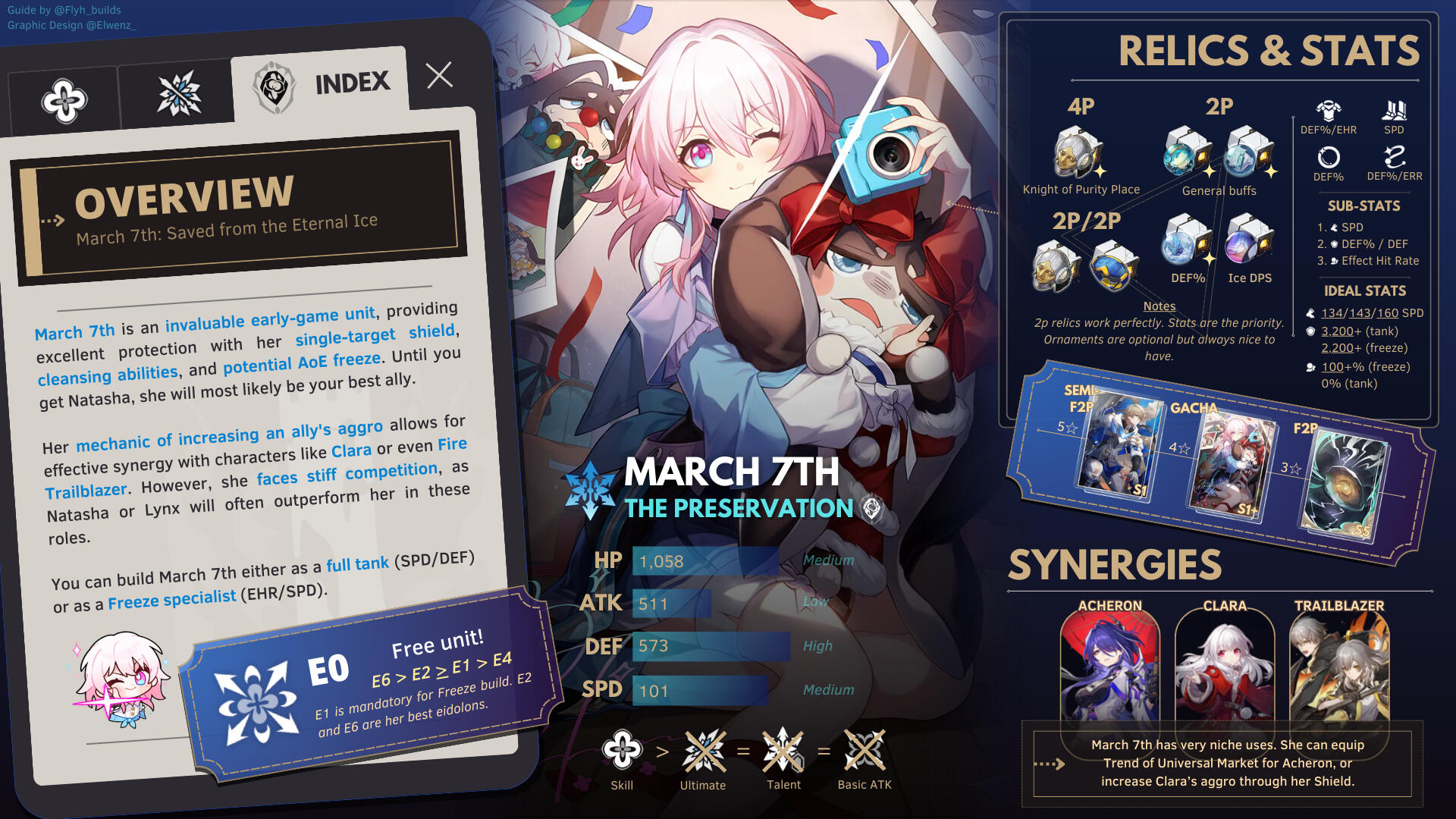Screen dimensions: 1456x819
Task: Open Acheron's synergy portrait
Action: pyautogui.click(x=1109, y=667)
